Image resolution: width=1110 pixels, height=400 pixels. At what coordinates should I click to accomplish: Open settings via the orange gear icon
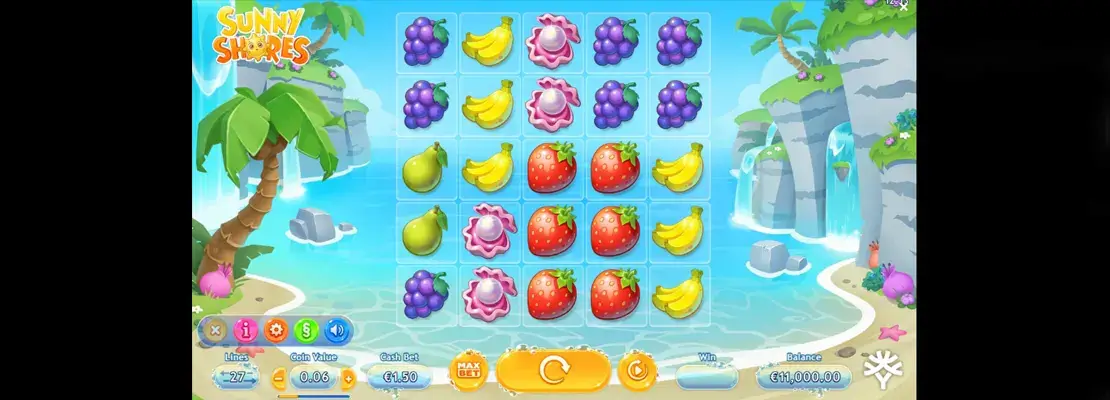pyautogui.click(x=275, y=329)
